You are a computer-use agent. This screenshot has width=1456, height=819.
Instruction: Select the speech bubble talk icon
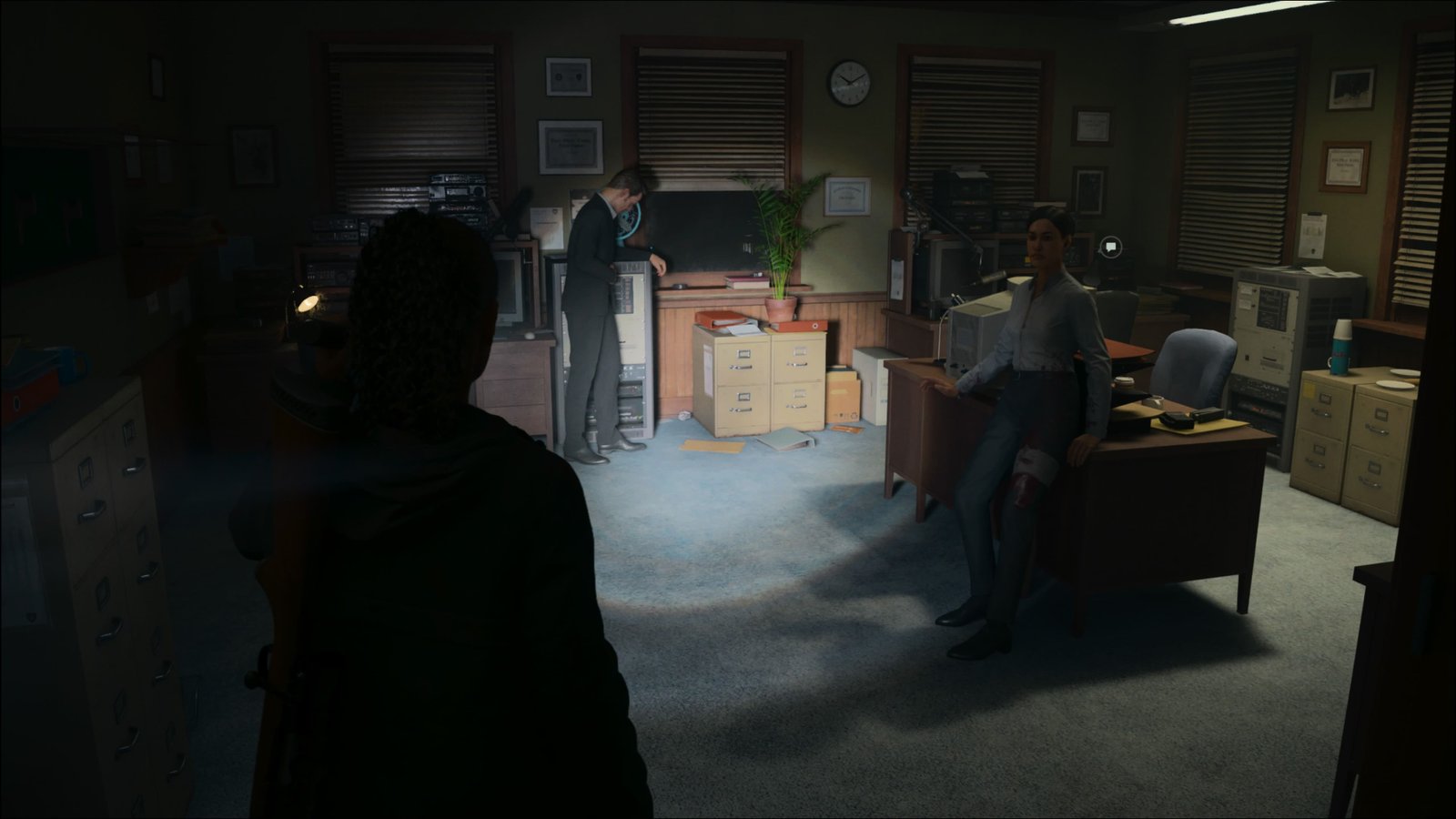click(1109, 245)
